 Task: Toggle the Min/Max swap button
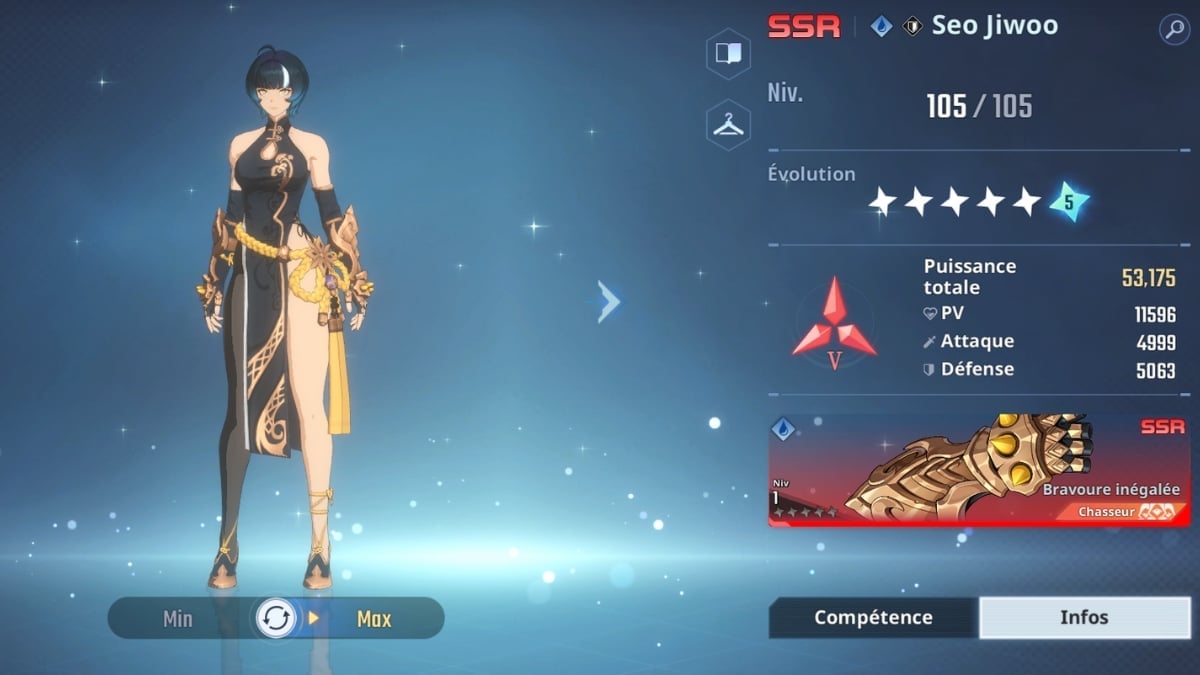(276, 618)
